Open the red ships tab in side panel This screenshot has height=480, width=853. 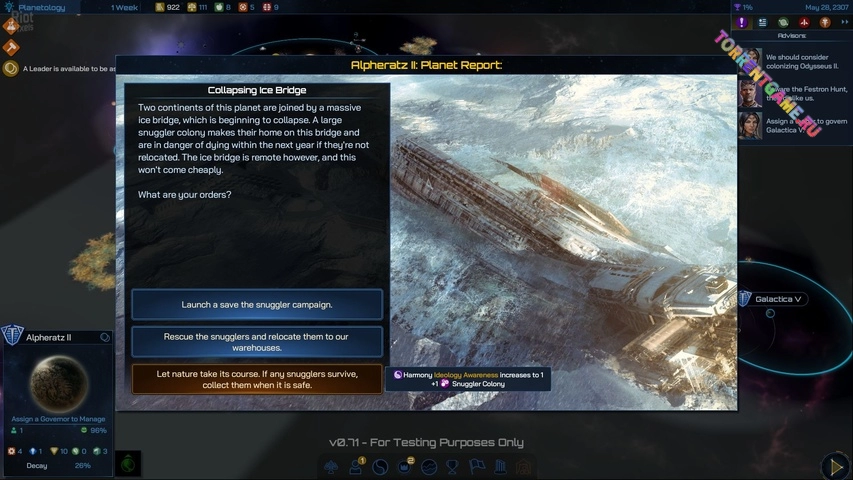pos(804,22)
